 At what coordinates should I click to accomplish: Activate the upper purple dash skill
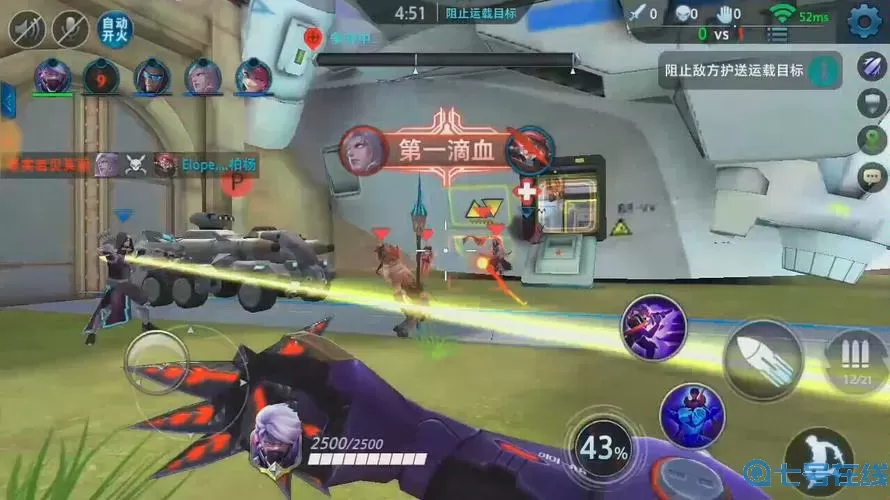653,327
